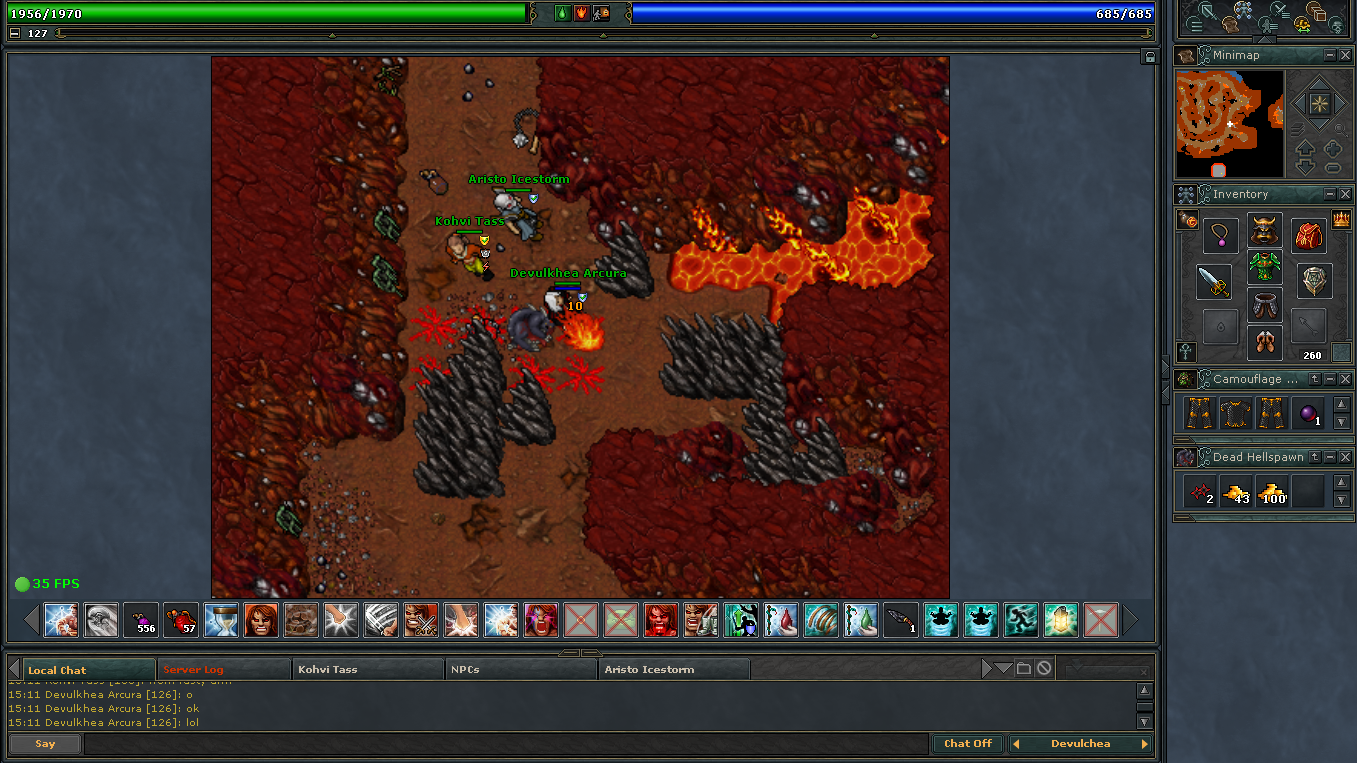Use the potion with 556 count
Screen dimensions: 1357x763
click(141, 620)
